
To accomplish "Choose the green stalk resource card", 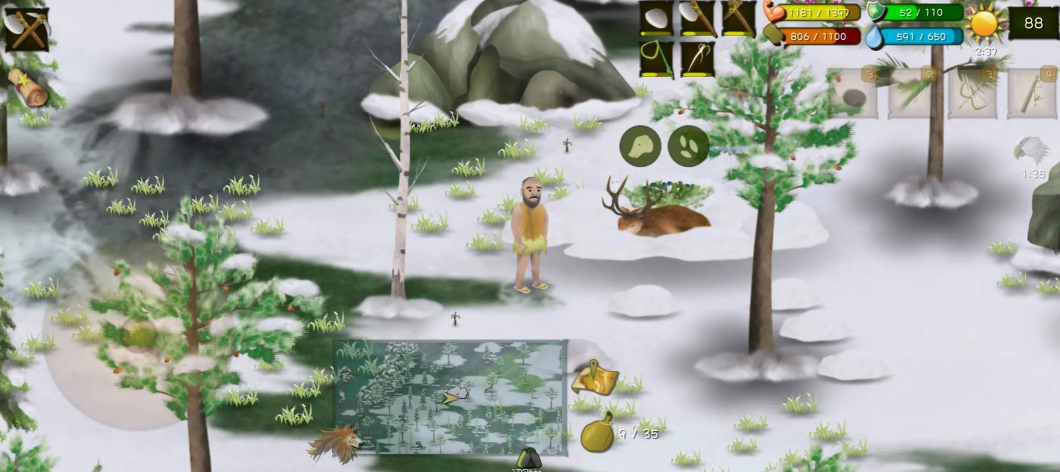I will coord(1030,93).
